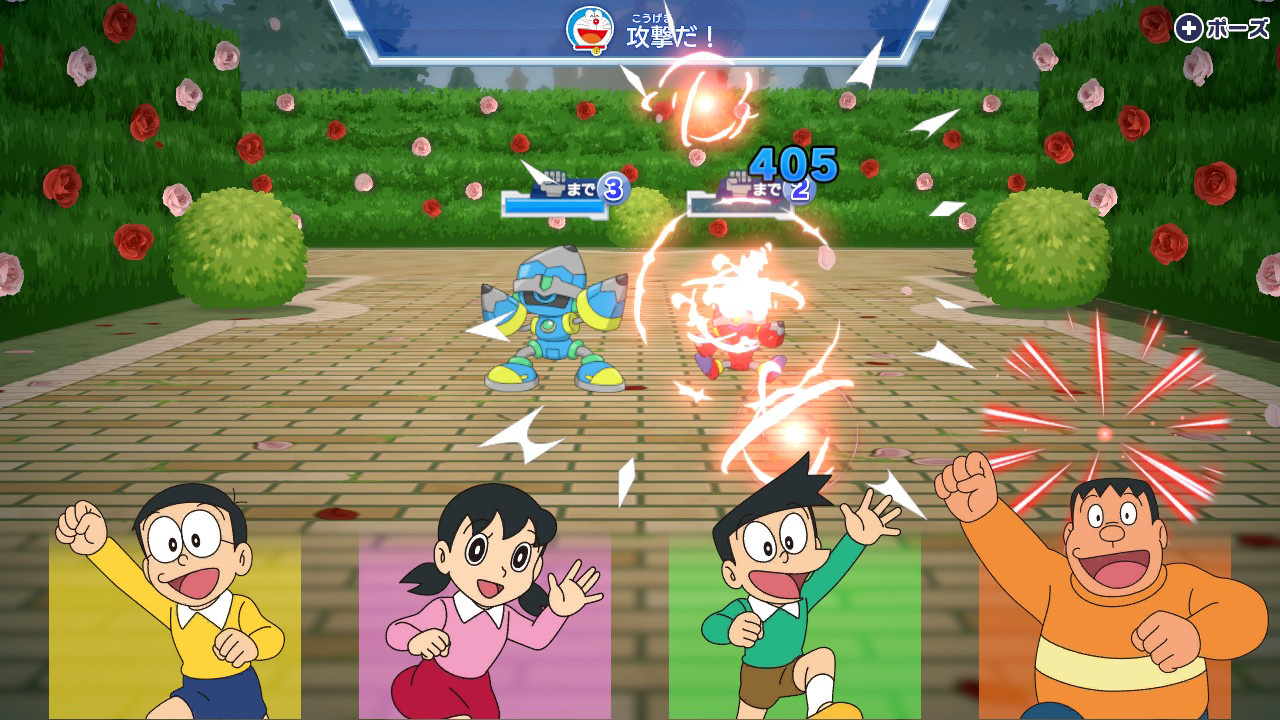The height and width of the screenshot is (720, 1280).
Task: Click the 405 damage number
Action: [x=793, y=162]
